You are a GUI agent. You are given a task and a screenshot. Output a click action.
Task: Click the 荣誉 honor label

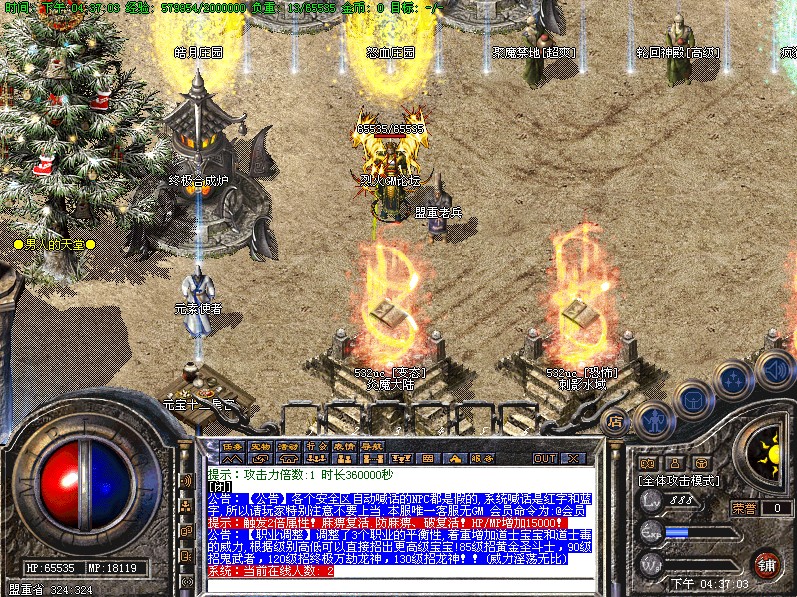(x=744, y=508)
